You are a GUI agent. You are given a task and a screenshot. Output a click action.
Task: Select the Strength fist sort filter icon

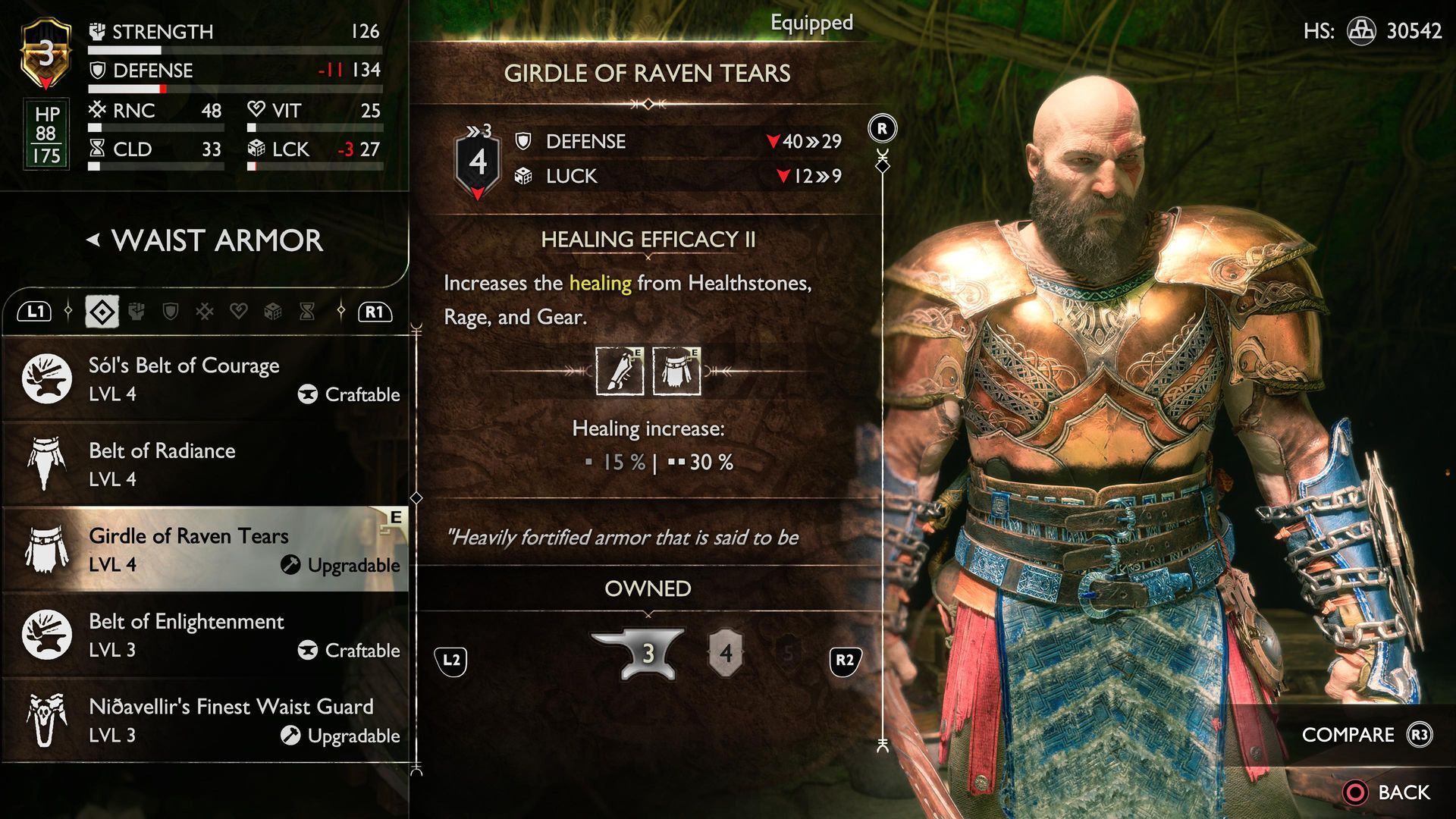pos(136,311)
